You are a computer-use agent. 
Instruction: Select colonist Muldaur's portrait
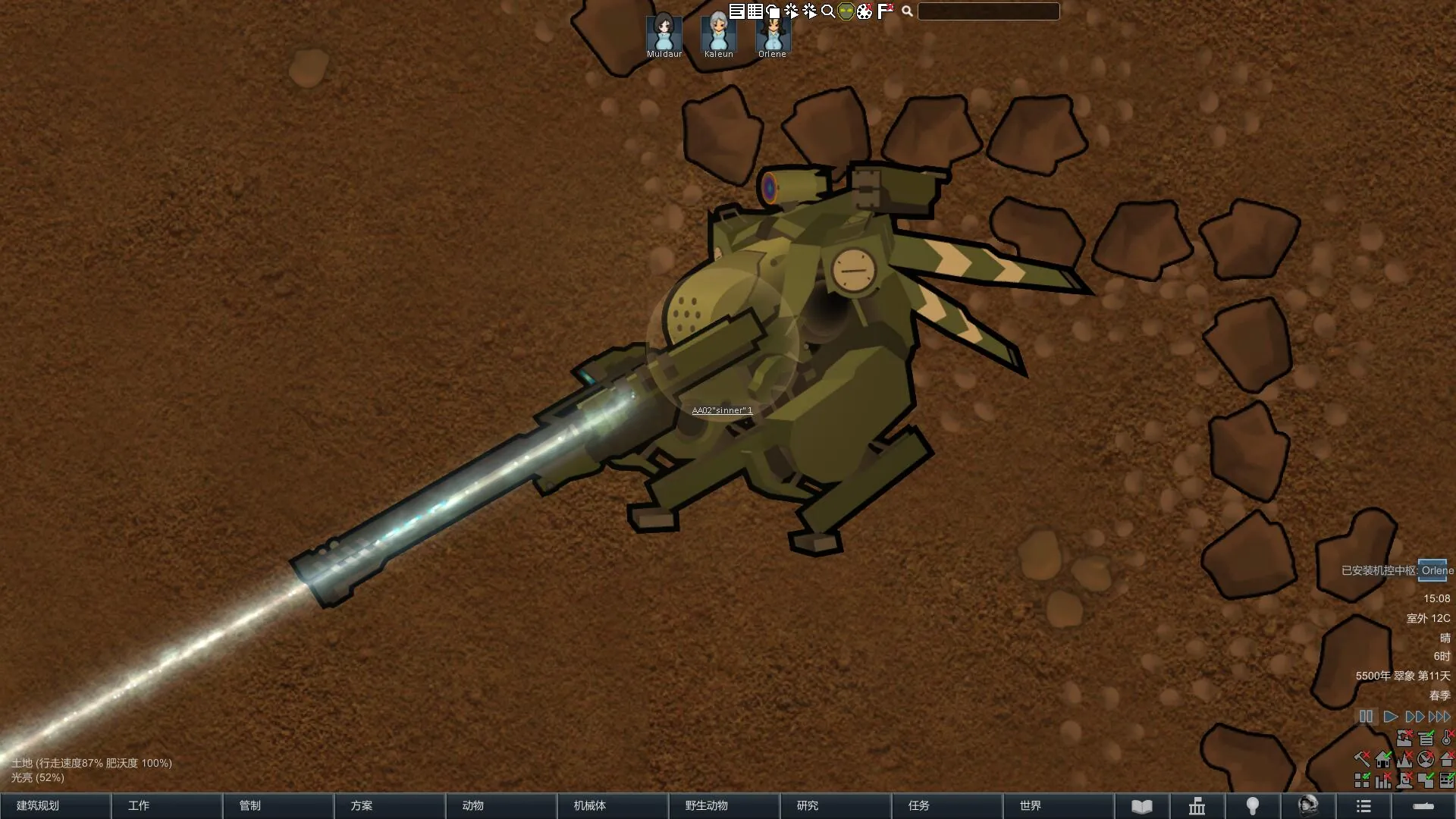coord(664,33)
